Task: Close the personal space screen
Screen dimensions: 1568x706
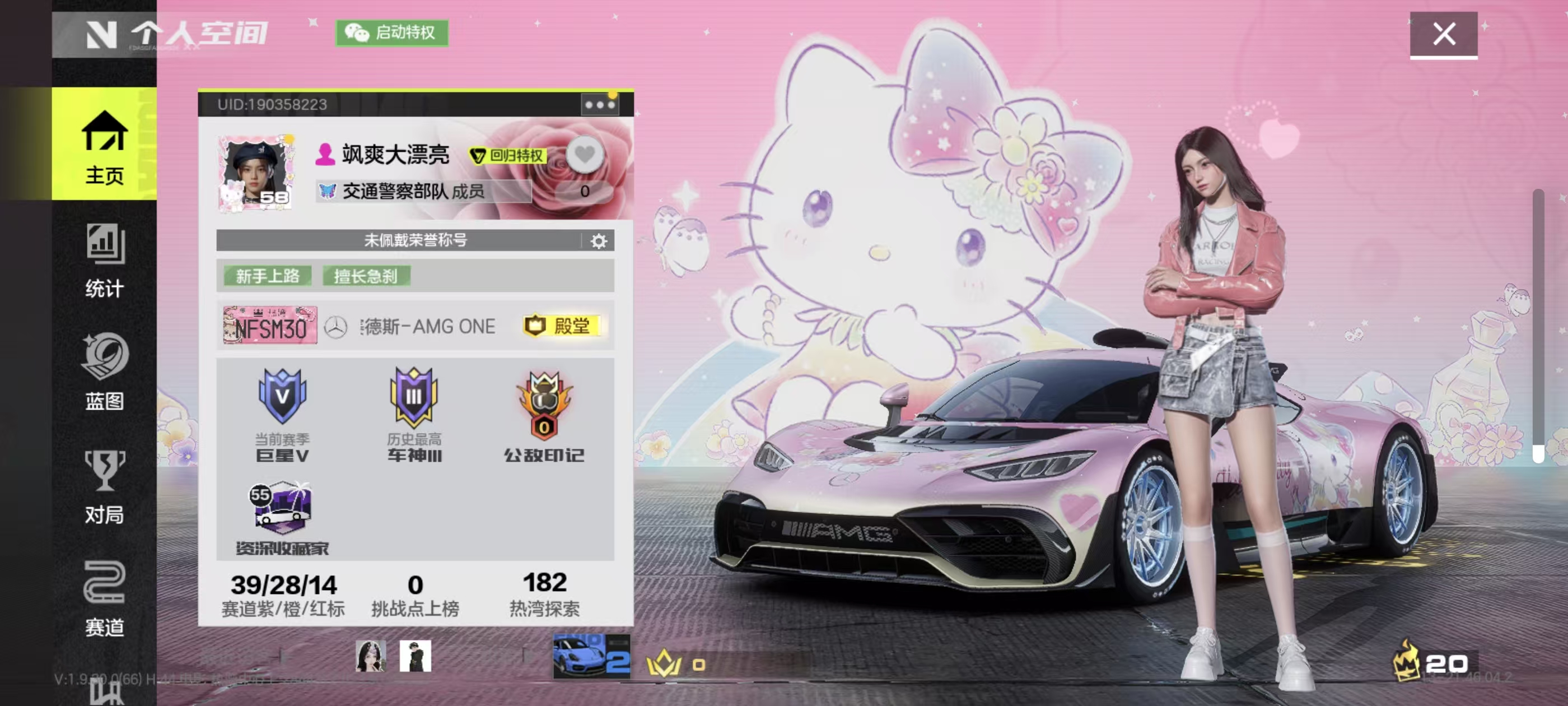Action: (1443, 34)
